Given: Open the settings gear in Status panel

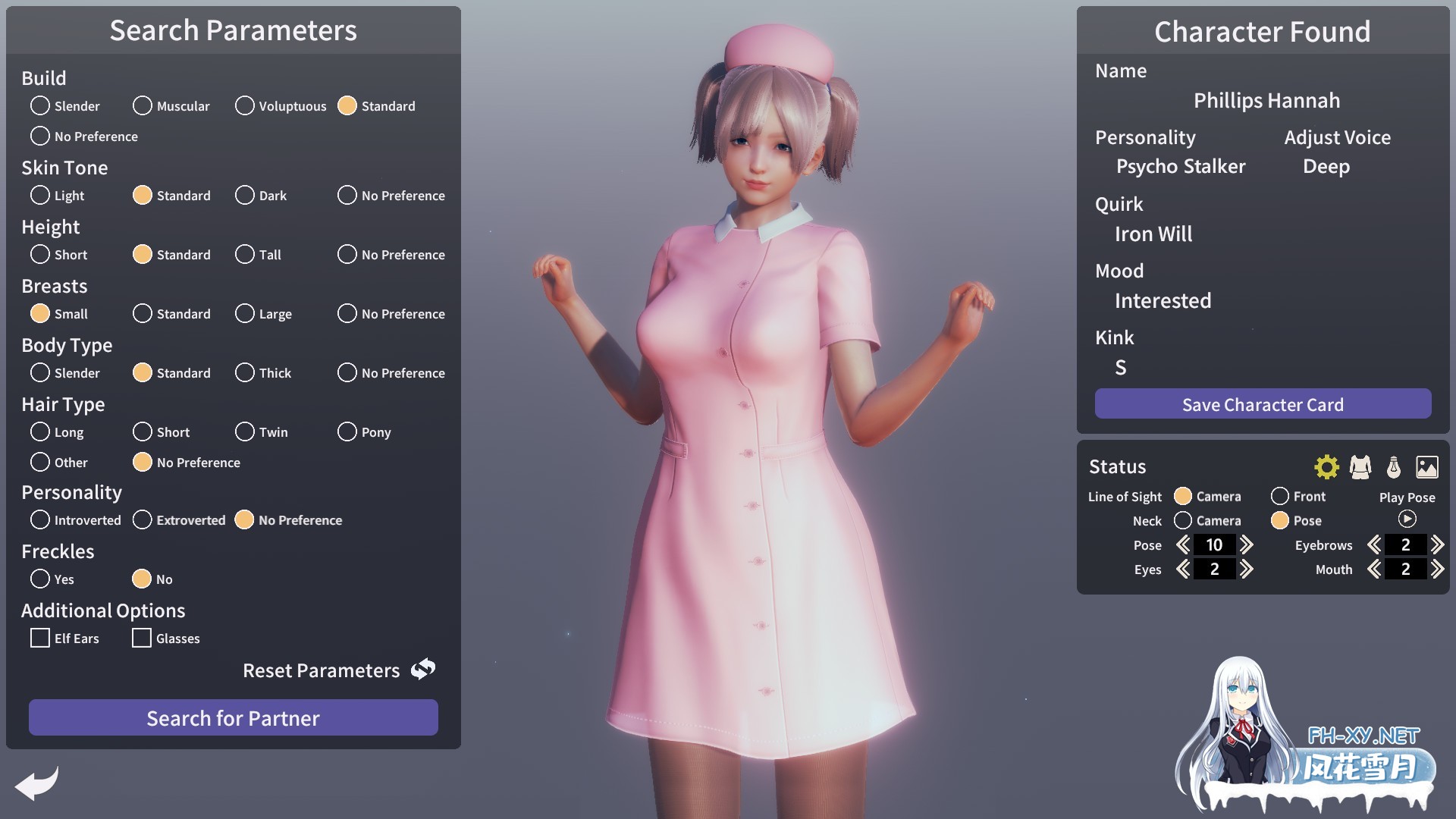Looking at the screenshot, I should pyautogui.click(x=1326, y=467).
